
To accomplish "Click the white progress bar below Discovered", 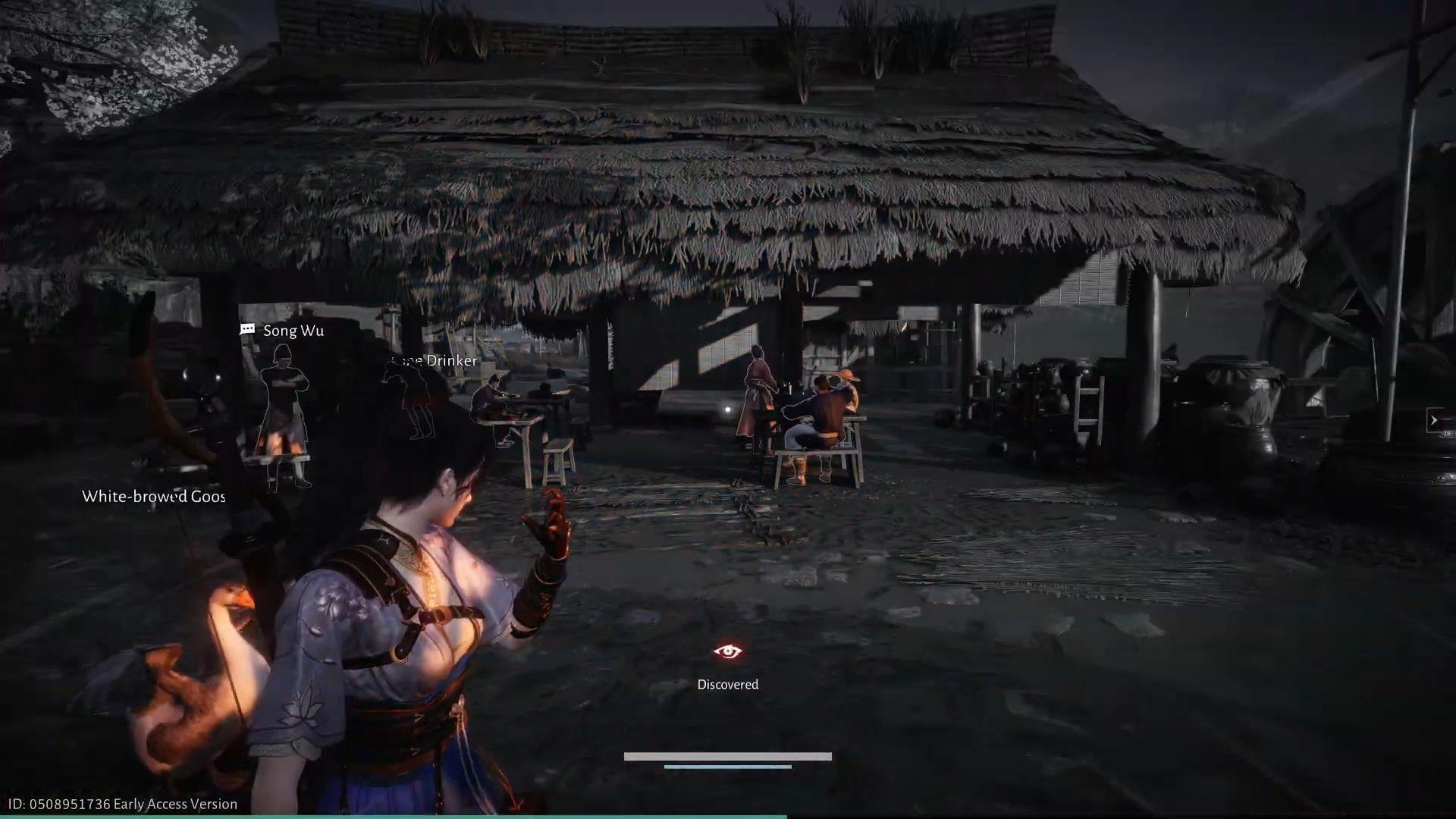I will tap(727, 756).
